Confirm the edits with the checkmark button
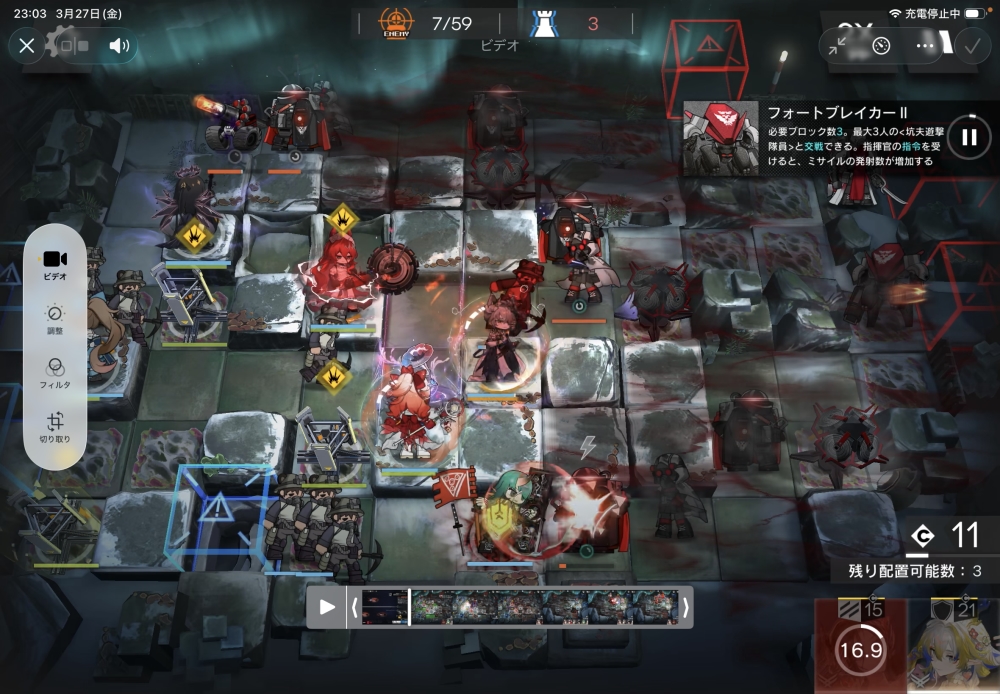This screenshot has height=694, width=1000. coord(971,45)
